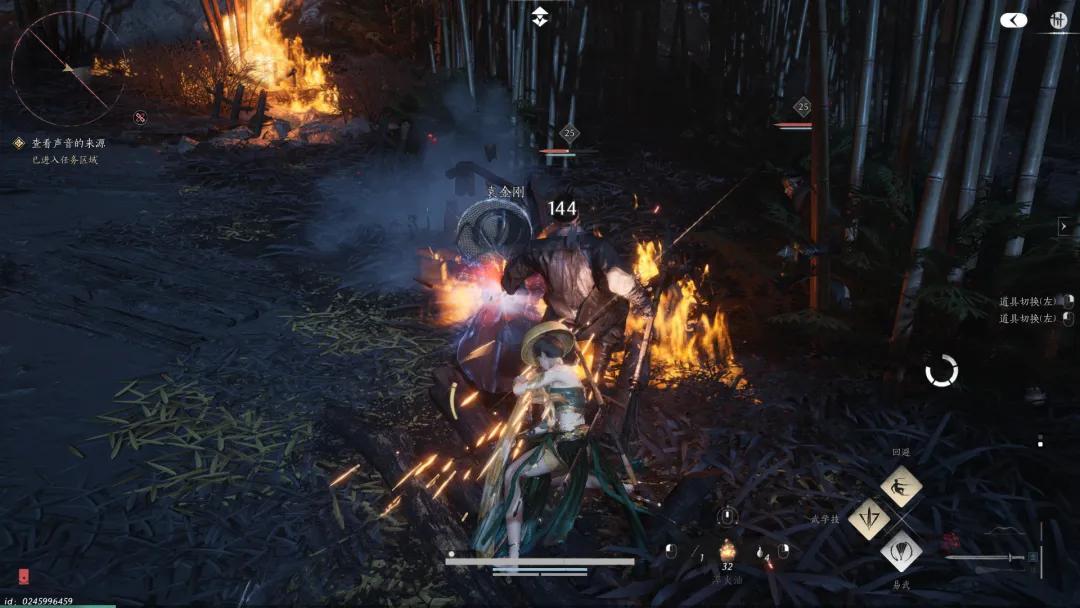Open the circular minimap
The width and height of the screenshot is (1080, 608).
tap(67, 68)
